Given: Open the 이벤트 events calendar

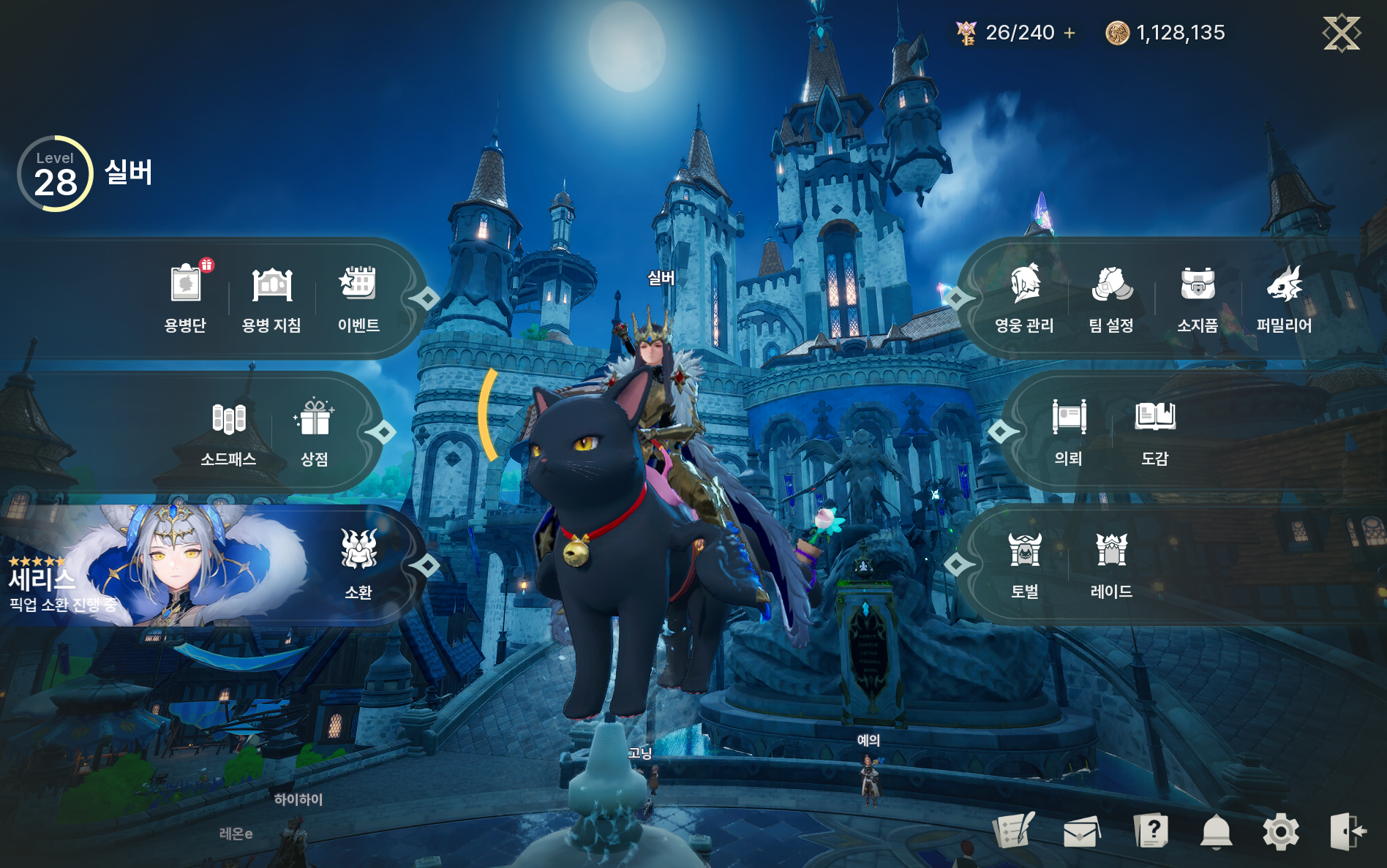Looking at the screenshot, I should (358, 297).
